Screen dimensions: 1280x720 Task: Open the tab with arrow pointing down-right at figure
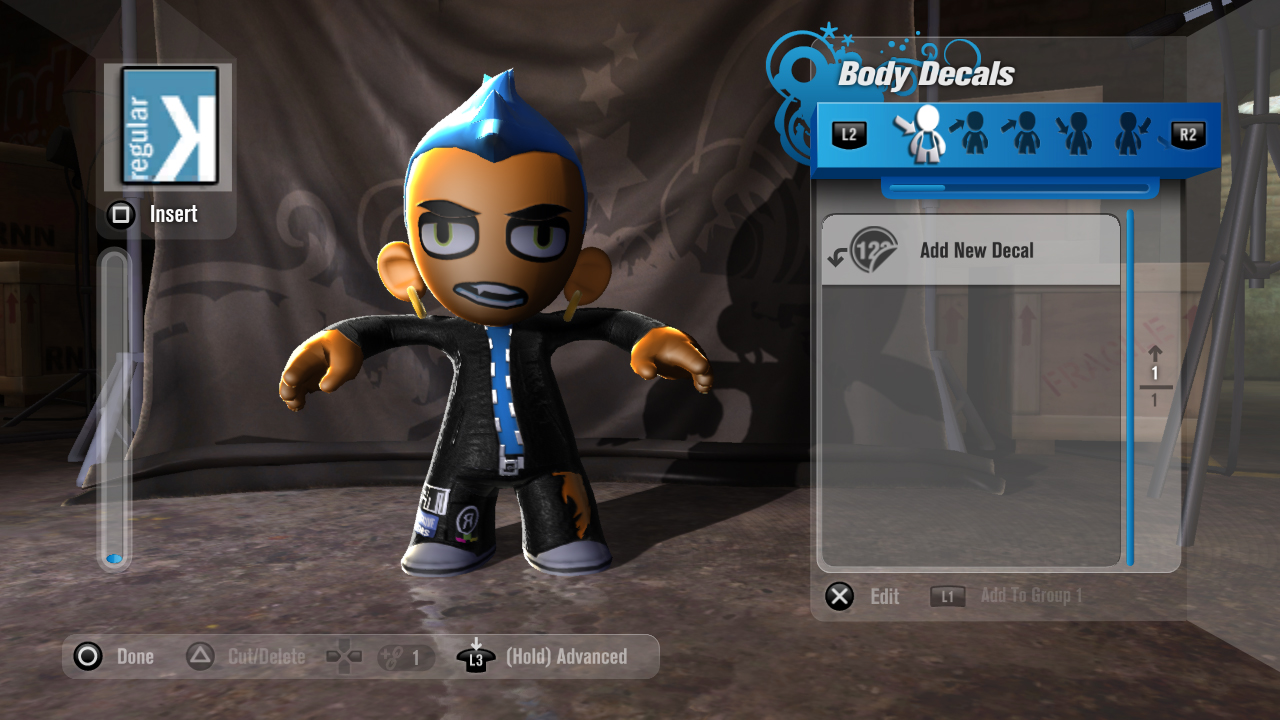coord(1076,135)
